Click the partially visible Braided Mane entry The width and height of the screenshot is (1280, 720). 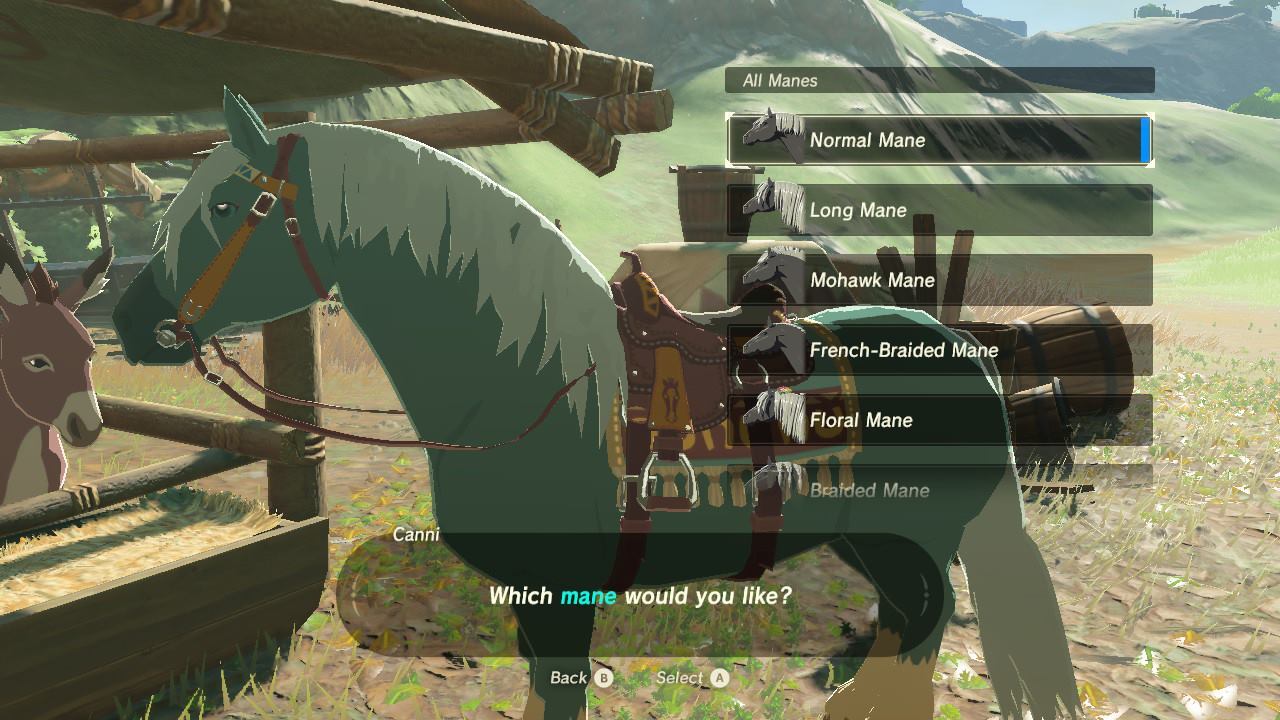point(938,488)
